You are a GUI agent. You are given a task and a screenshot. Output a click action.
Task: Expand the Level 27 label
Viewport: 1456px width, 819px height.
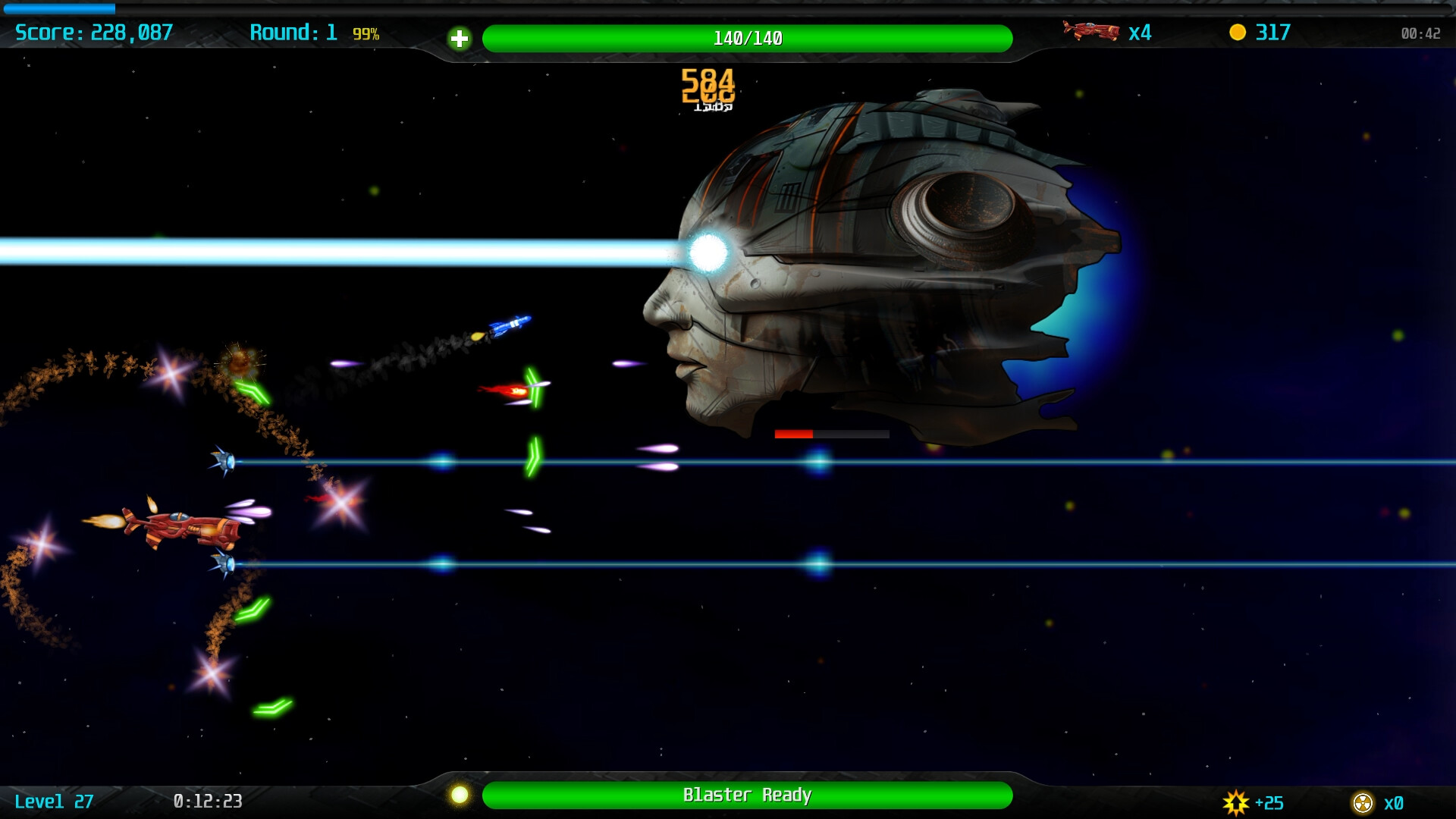[53, 800]
